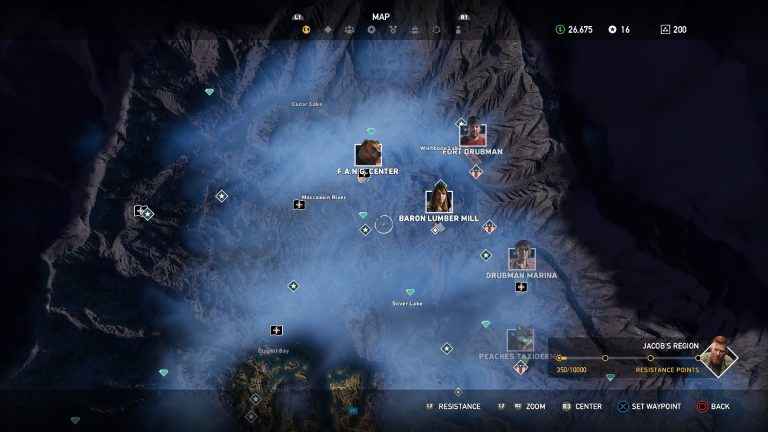Choose the Baron Lumber Mill portrait marker
This screenshot has height=432, width=768.
(439, 200)
